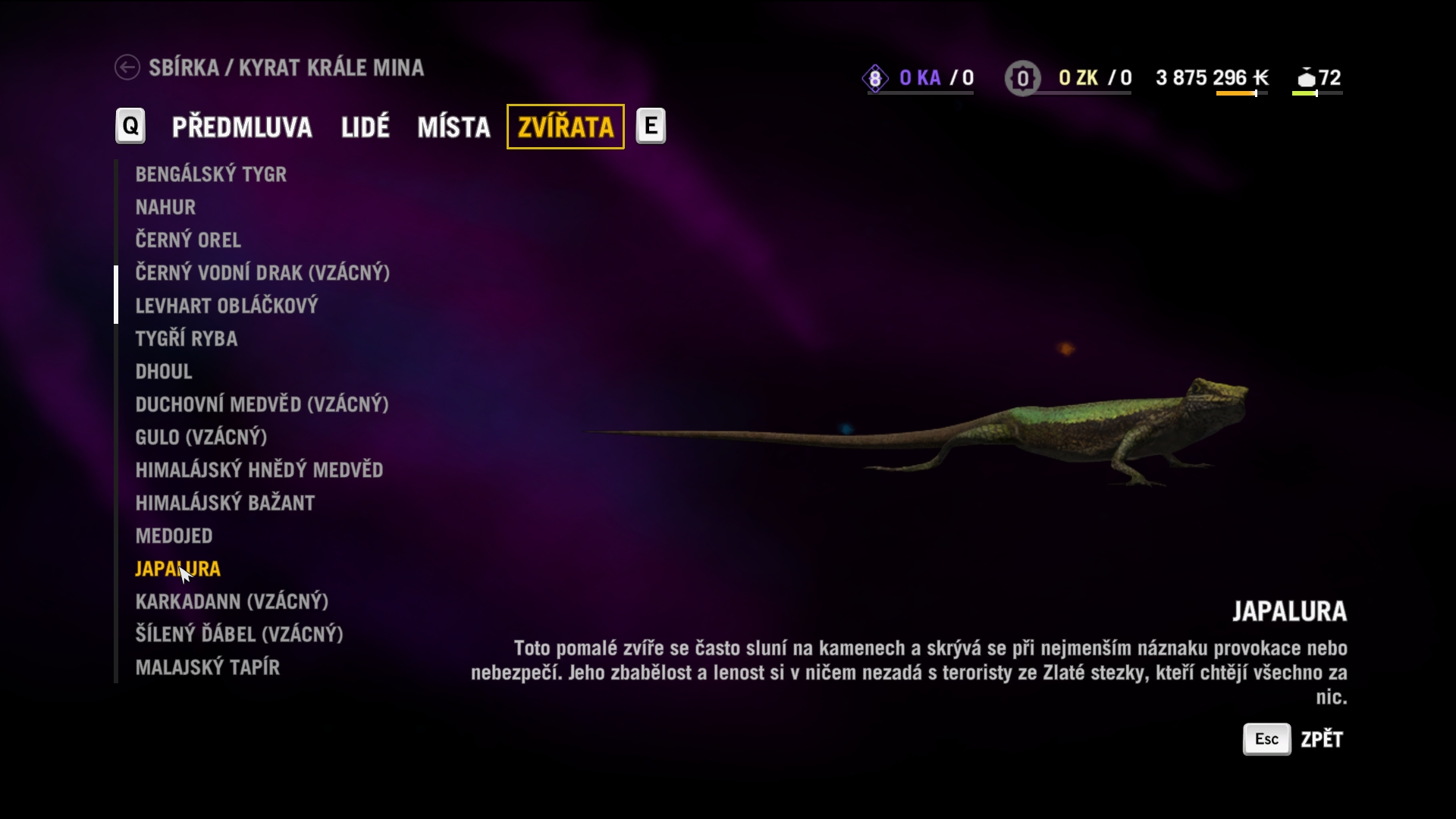This screenshot has height=819, width=1456.
Task: Show Duchovní medvěd (vzácný) entry
Action: (x=262, y=404)
